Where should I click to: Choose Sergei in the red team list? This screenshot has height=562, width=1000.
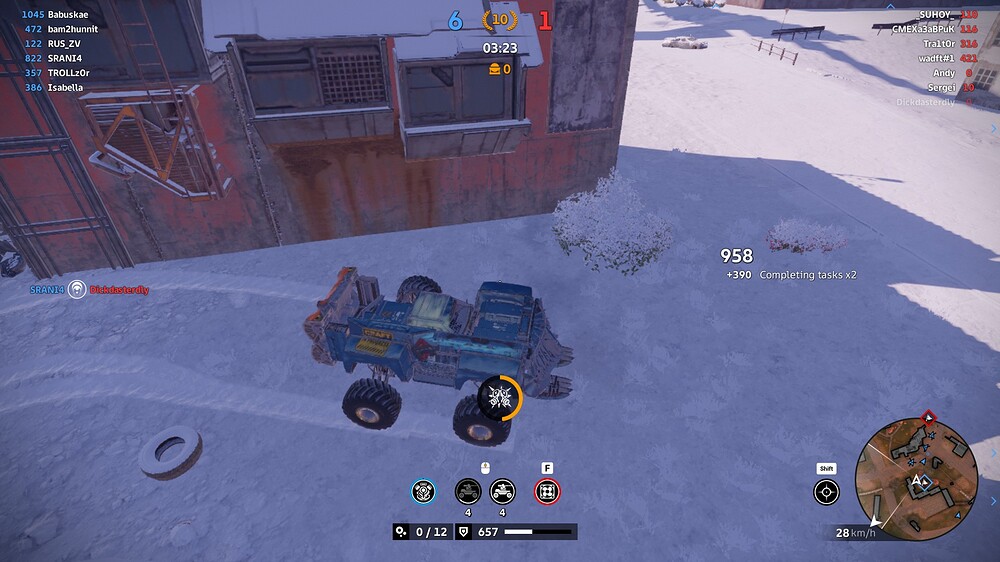pos(942,87)
